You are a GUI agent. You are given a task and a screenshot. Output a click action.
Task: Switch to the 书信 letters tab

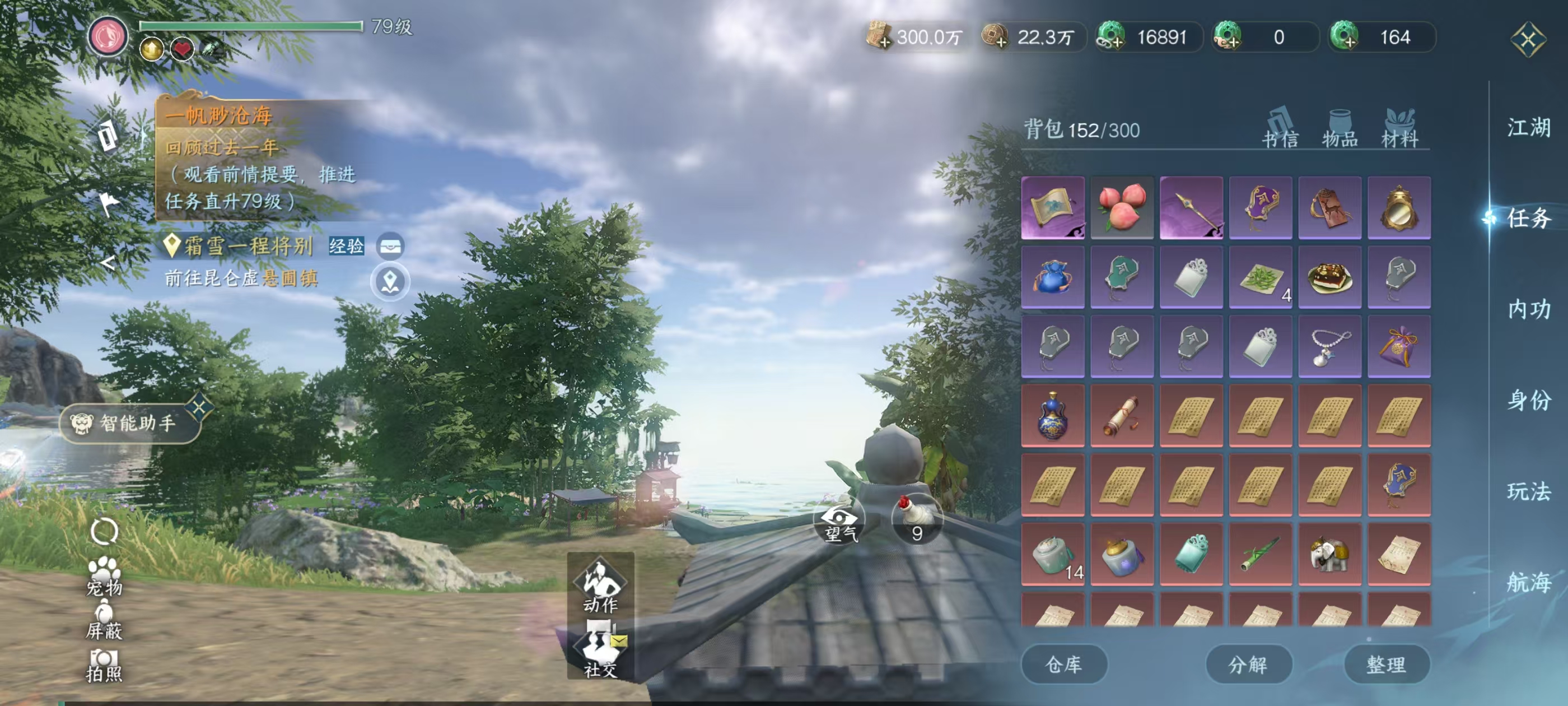click(1280, 129)
